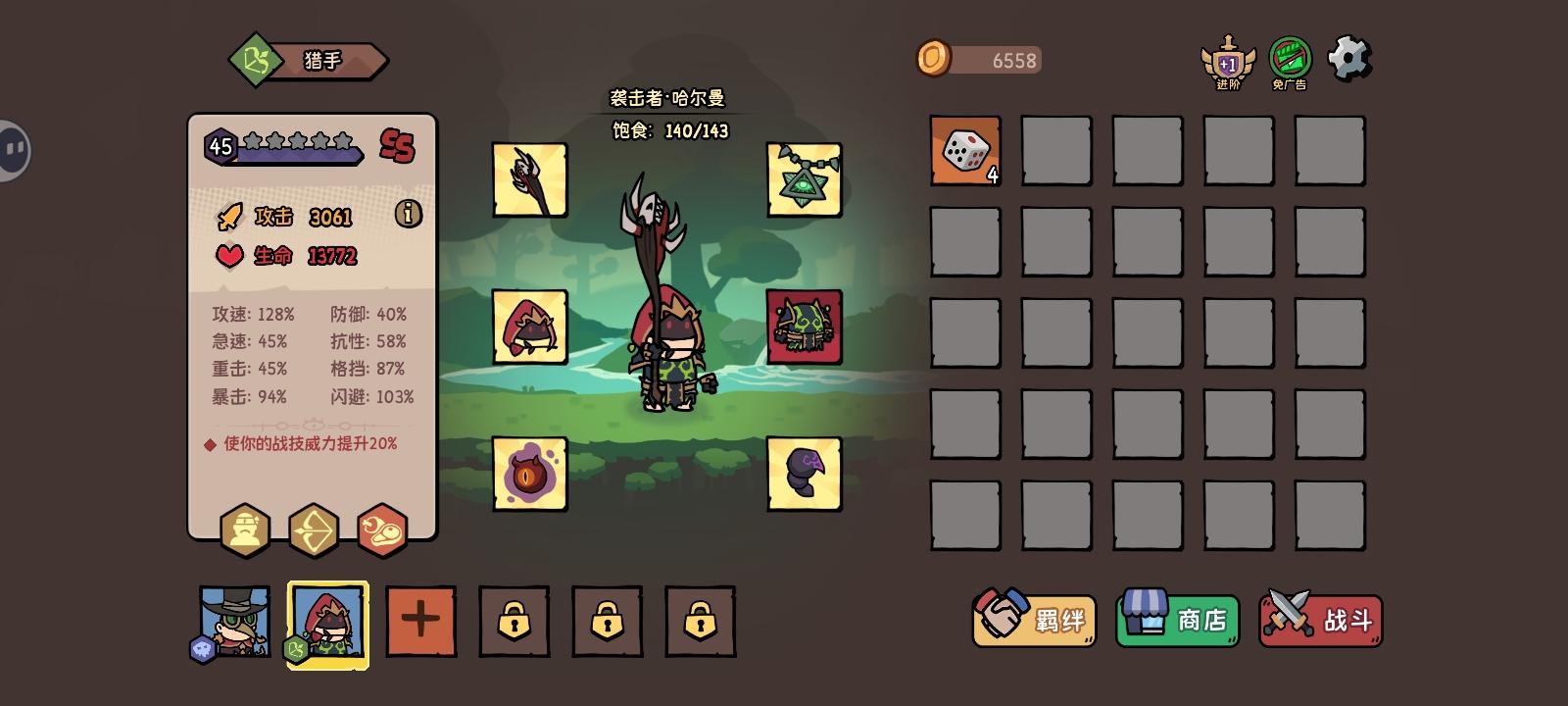Image resolution: width=1568 pixels, height=706 pixels.
Task: Tap the plus slot to unlock a character
Action: [419, 621]
